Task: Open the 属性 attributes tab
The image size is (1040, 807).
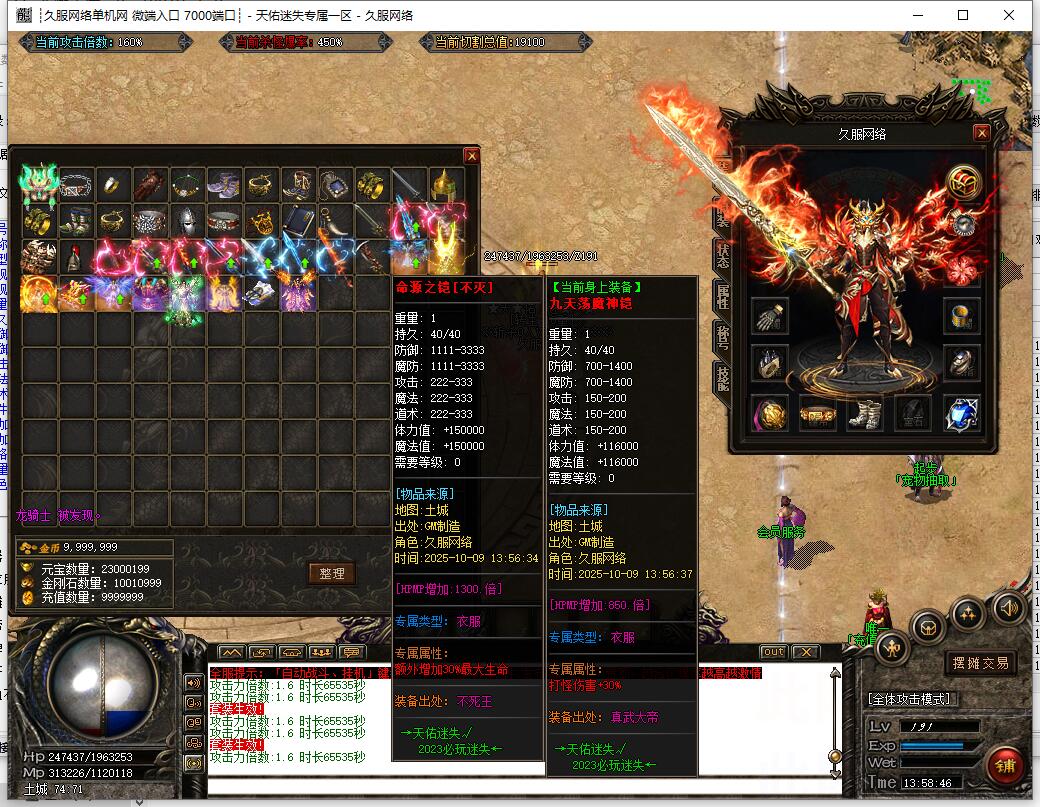Action: click(722, 296)
